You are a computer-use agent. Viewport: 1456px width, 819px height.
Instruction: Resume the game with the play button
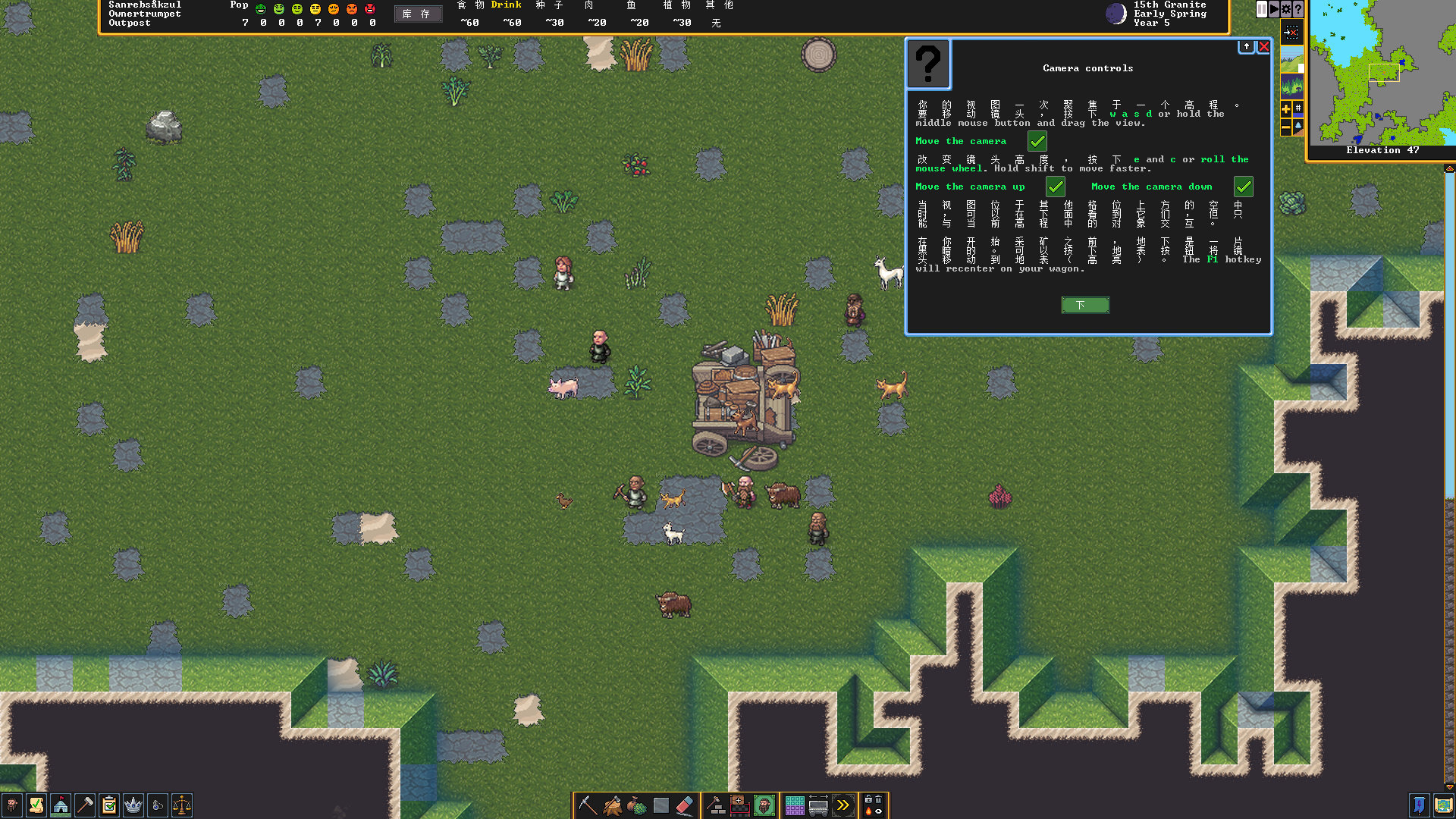pos(1274,9)
